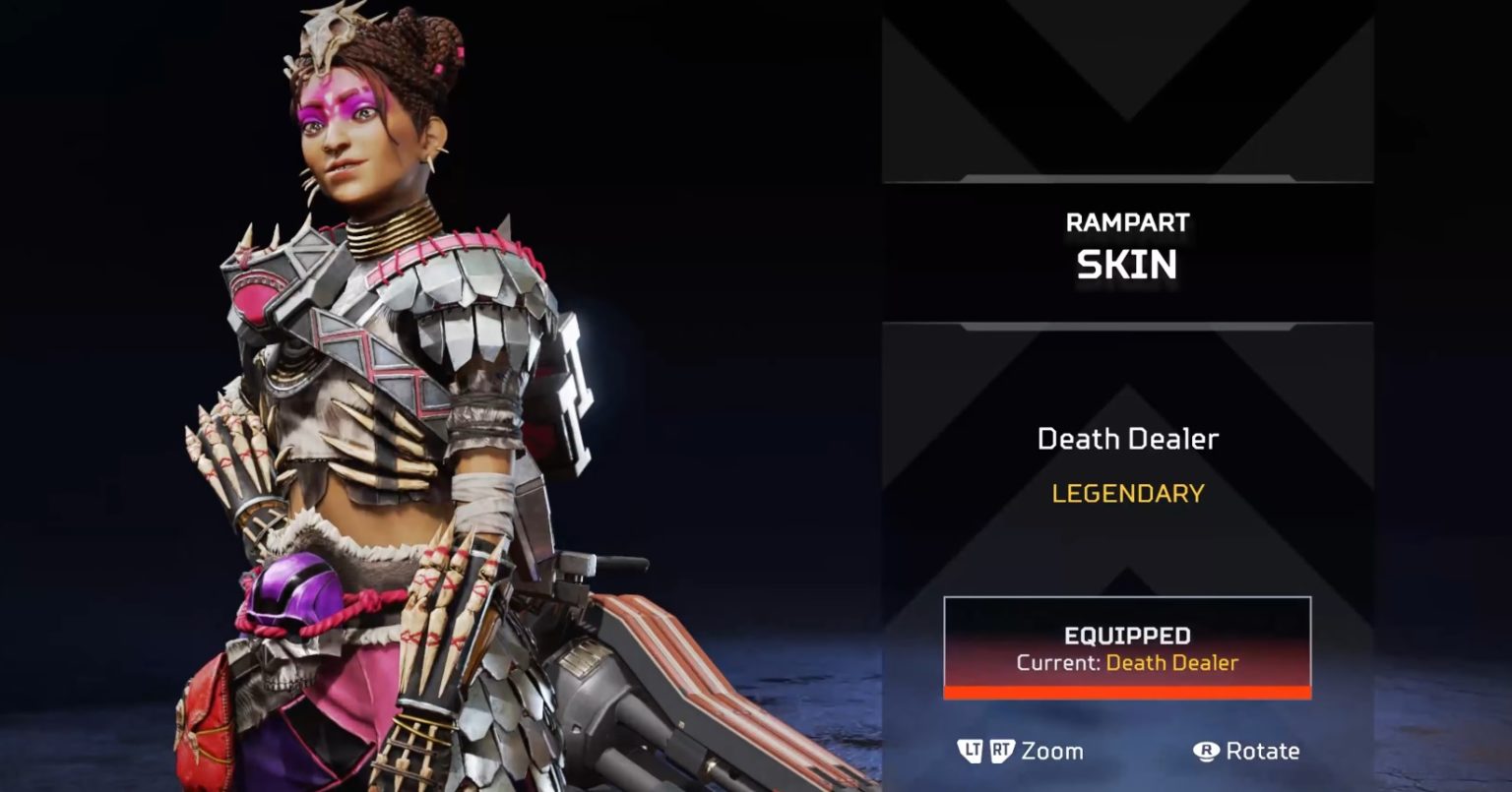
Task: Click the RT trigger icon next to Zoom
Action: (x=1002, y=751)
